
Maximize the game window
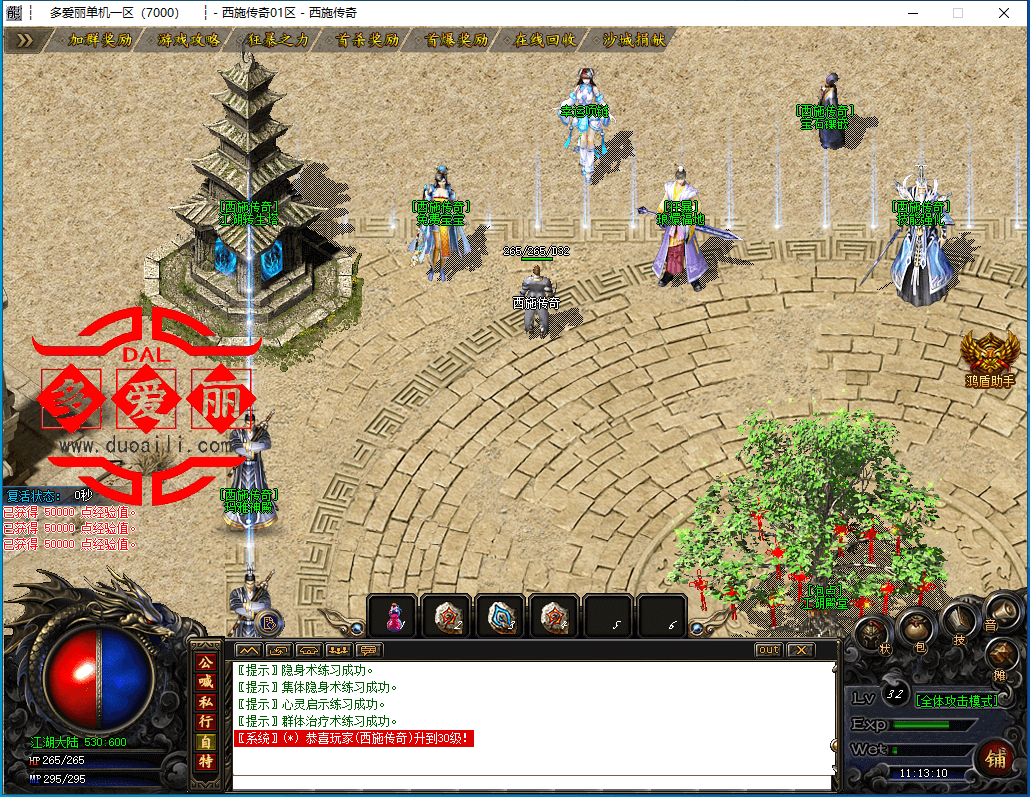point(957,13)
